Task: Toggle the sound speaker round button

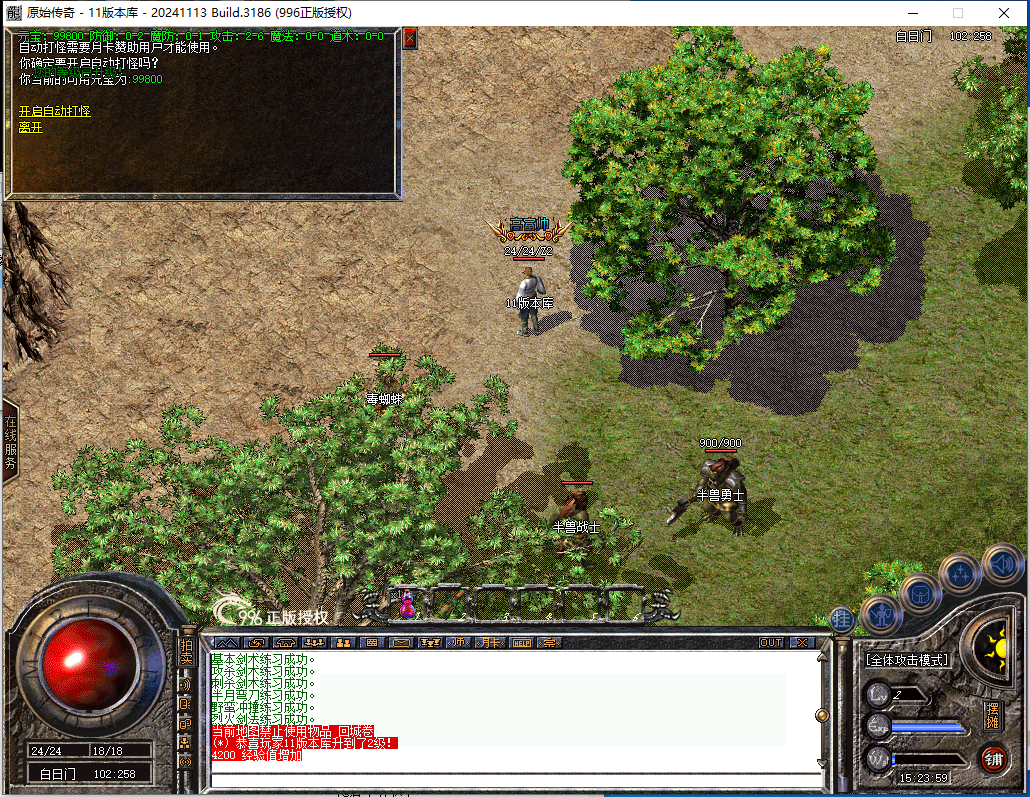Action: [1001, 562]
